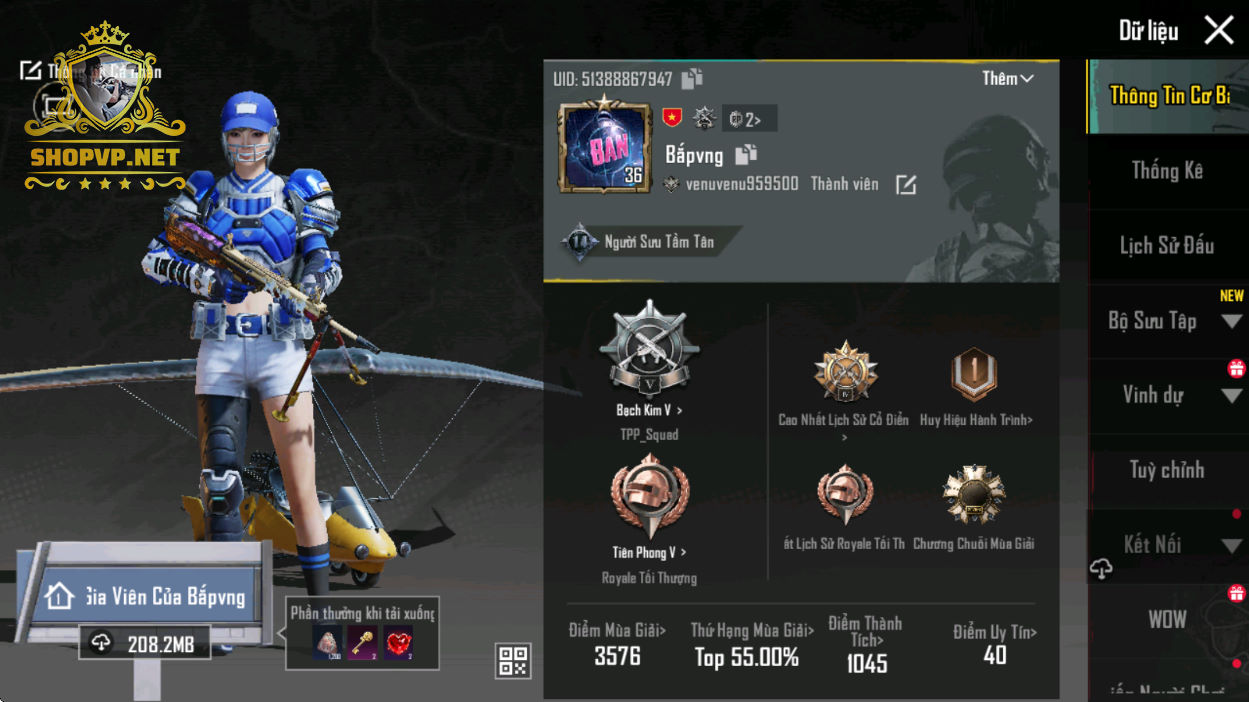This screenshot has height=702, width=1249.
Task: Visit Gia Viên Của Bắpvng home
Action: 145,597
